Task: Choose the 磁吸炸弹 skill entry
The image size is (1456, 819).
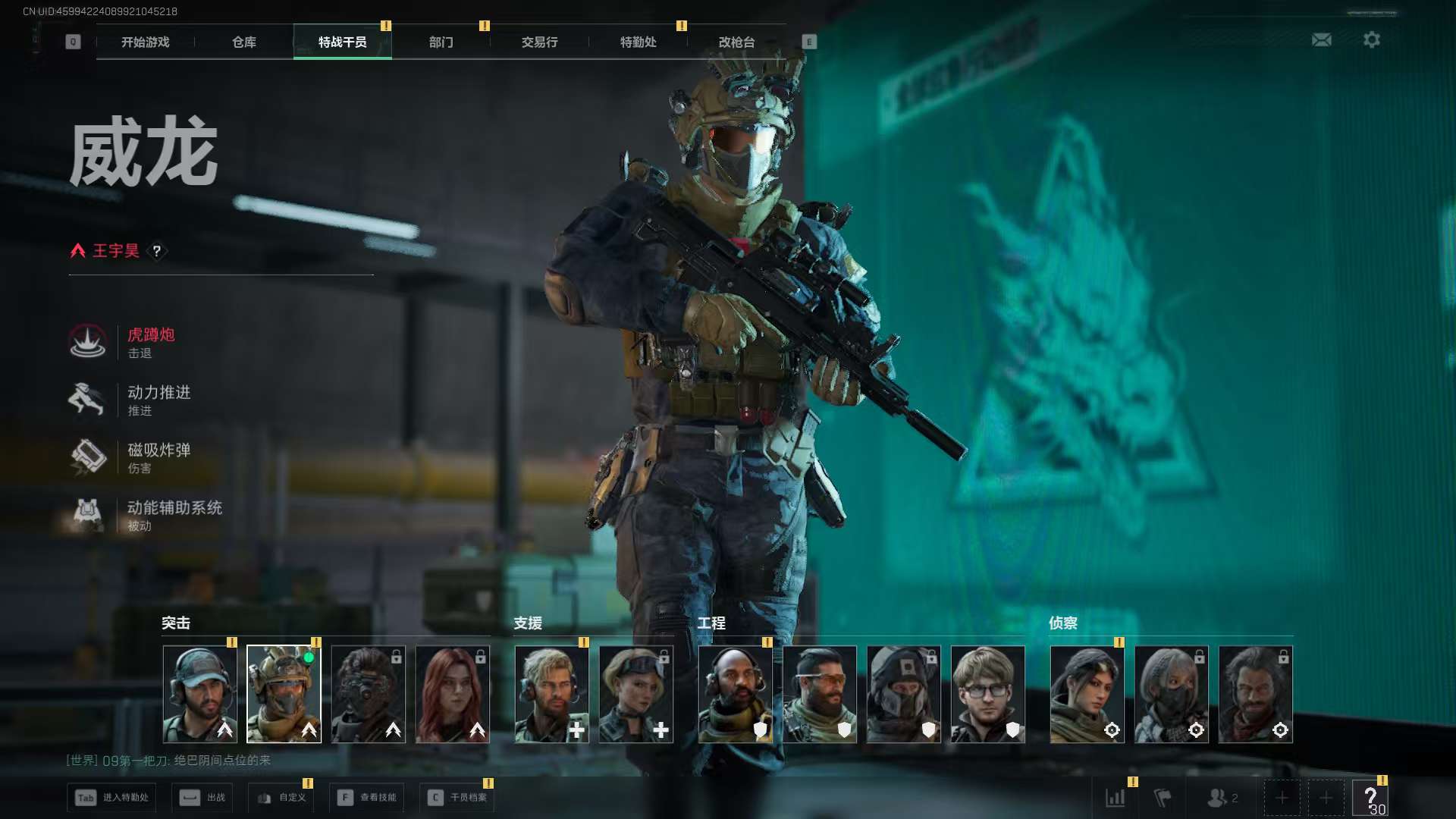Action: pyautogui.click(x=158, y=457)
